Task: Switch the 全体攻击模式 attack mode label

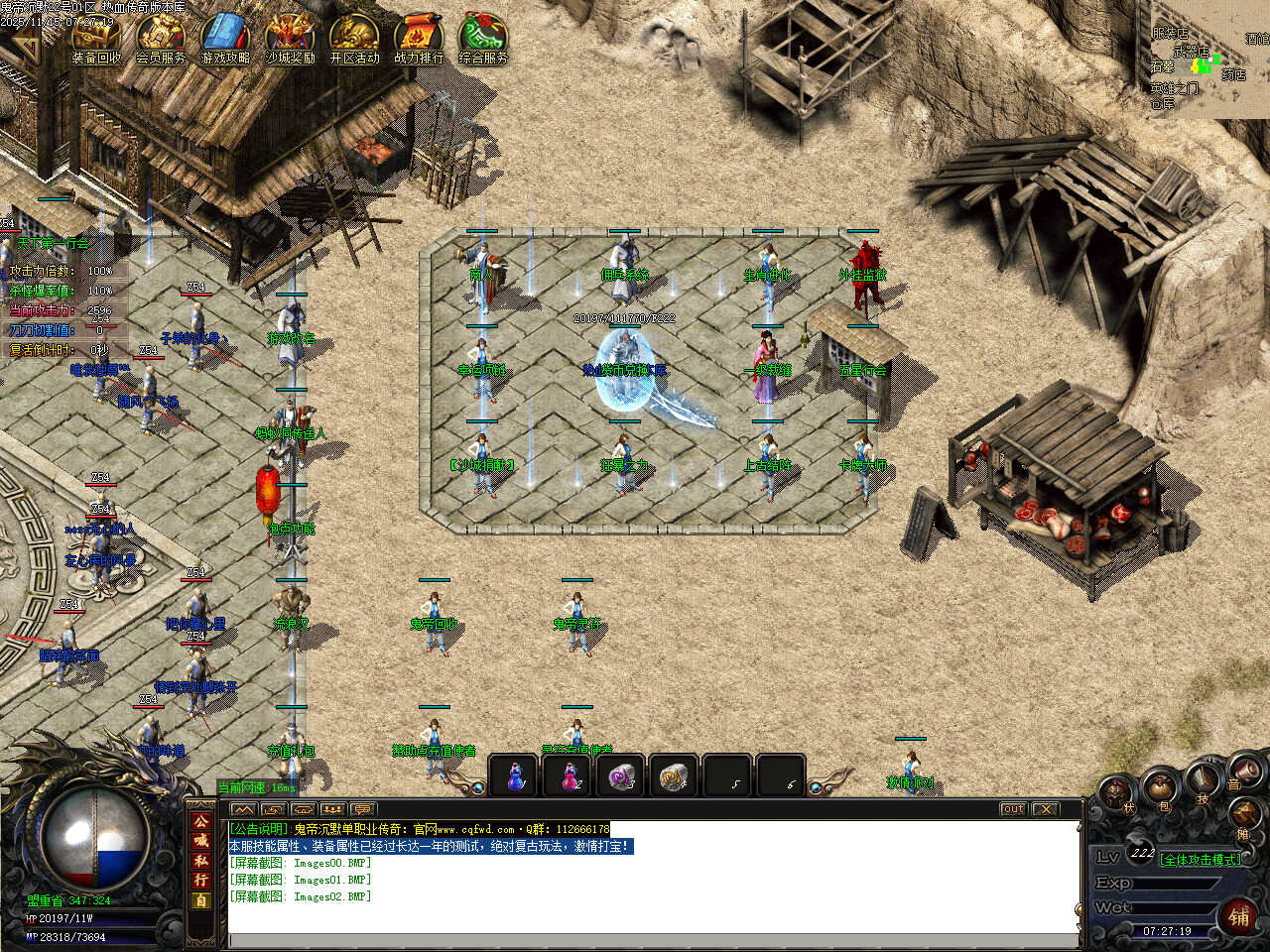Action: [x=1201, y=860]
